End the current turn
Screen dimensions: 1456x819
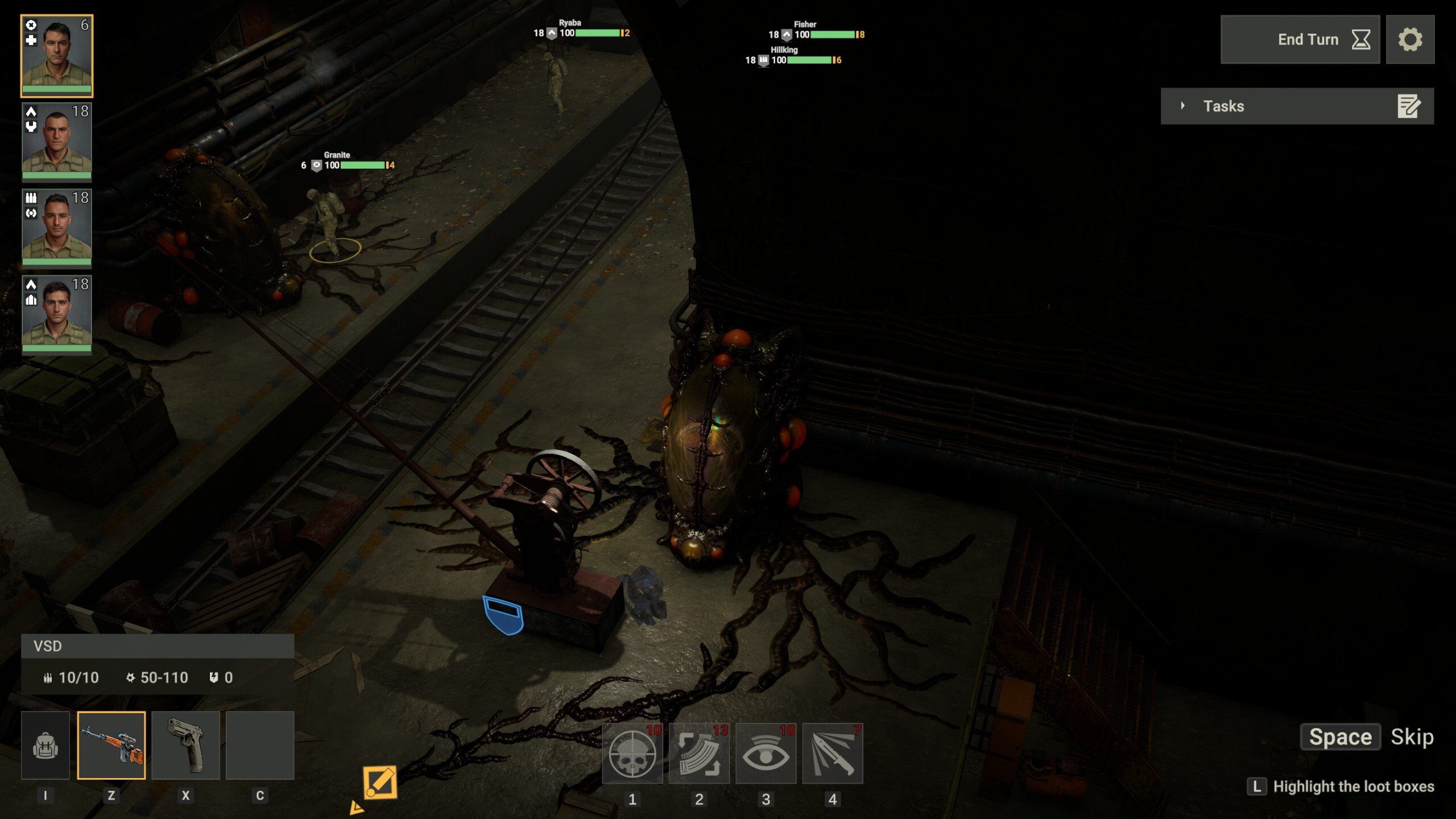point(1300,39)
